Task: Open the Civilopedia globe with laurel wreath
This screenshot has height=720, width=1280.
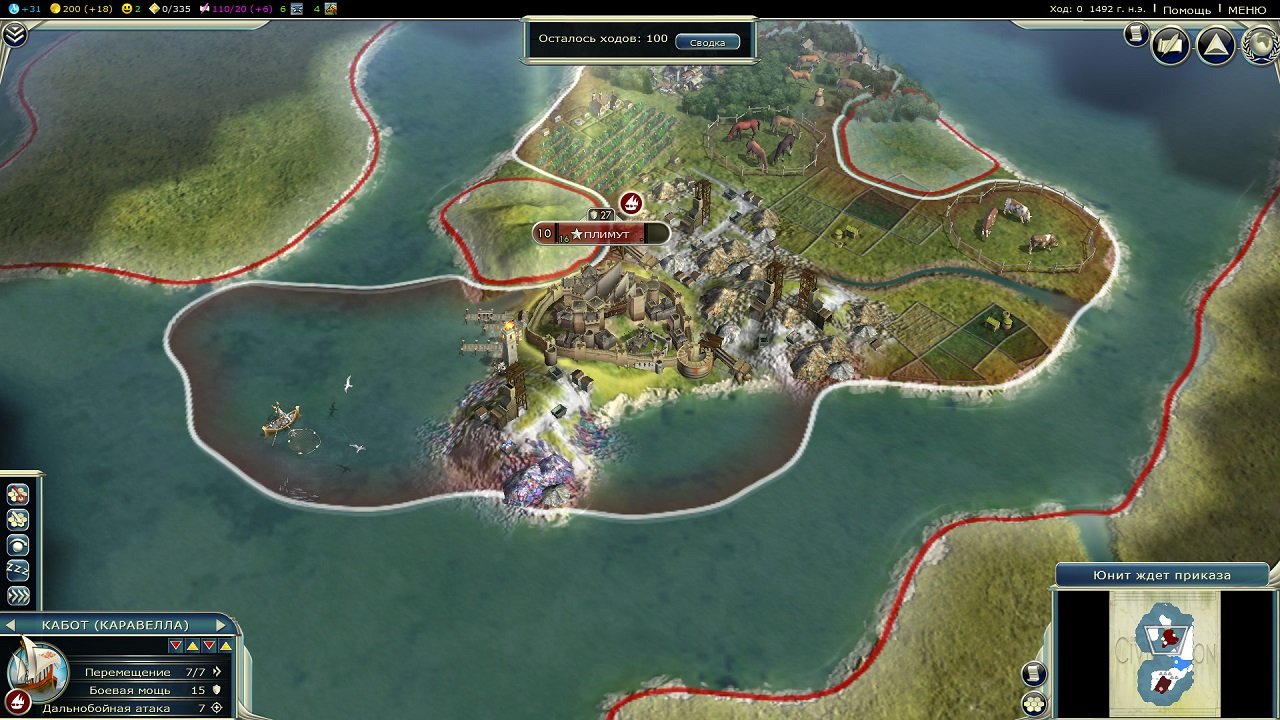Action: coord(1258,45)
